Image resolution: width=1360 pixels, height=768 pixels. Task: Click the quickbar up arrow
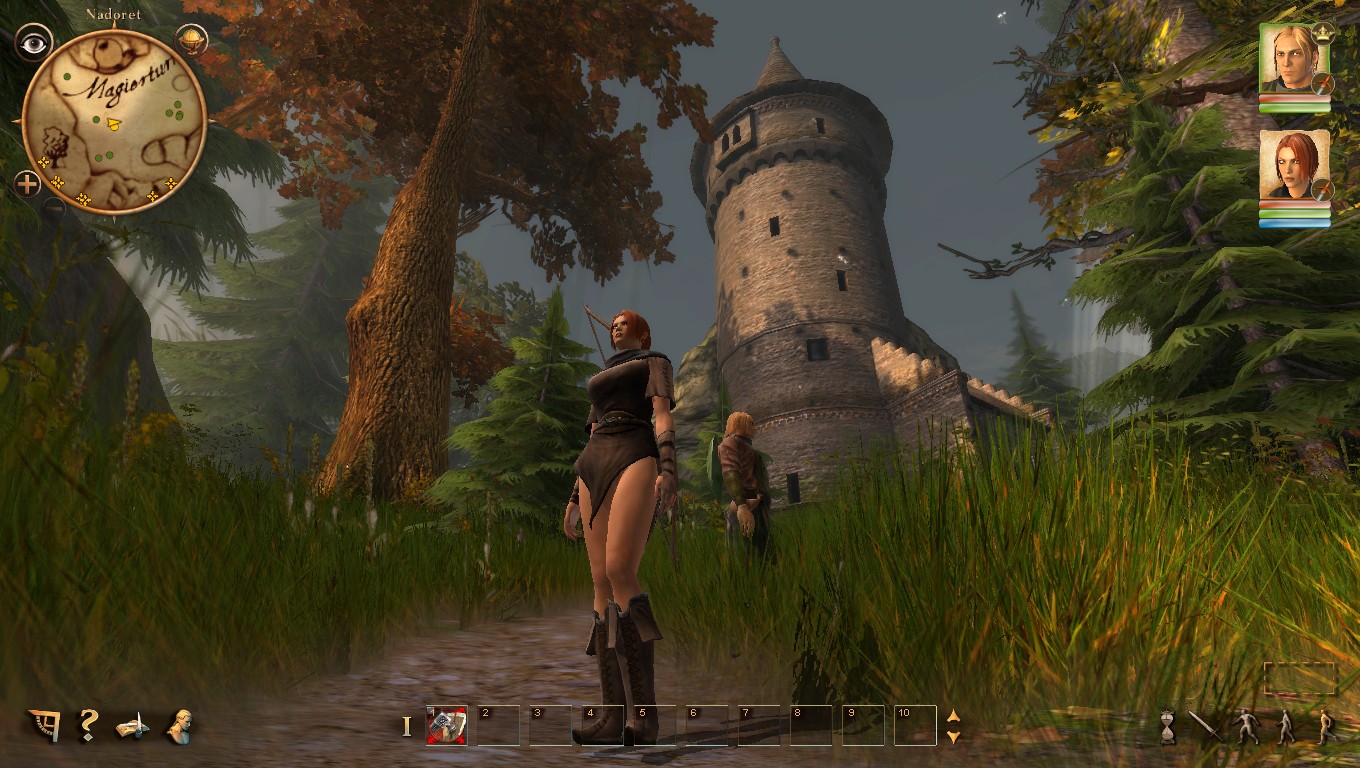(x=953, y=716)
